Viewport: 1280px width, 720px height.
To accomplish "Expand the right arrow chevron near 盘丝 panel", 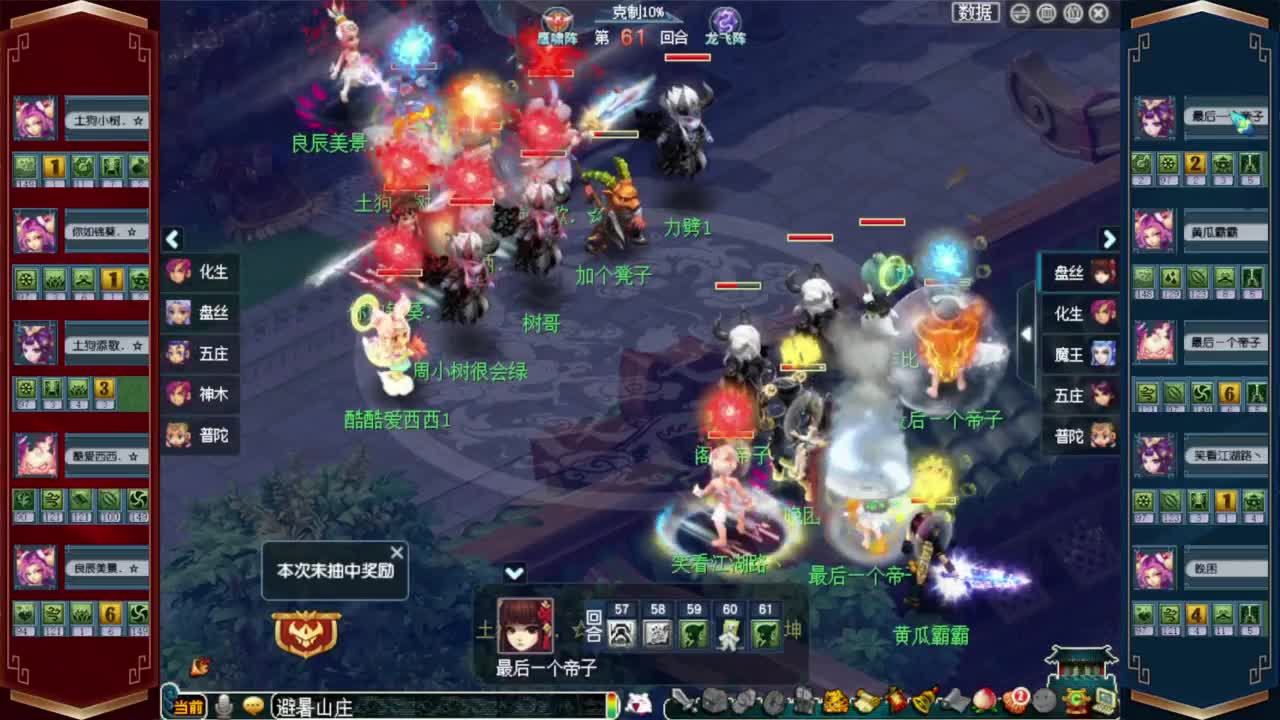I will (1109, 240).
